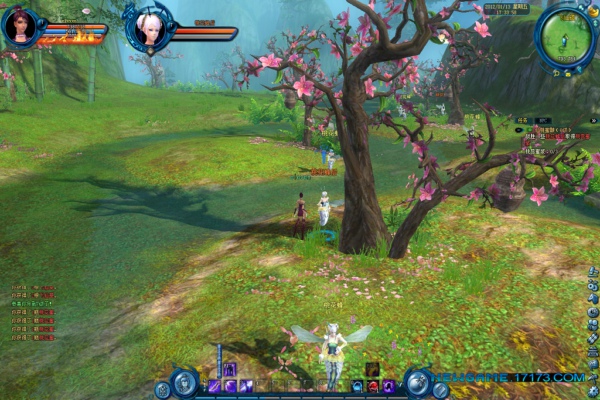The width and height of the screenshot is (600, 400).
Task: Click the small gear button left of hotbar
Action: 161,390
